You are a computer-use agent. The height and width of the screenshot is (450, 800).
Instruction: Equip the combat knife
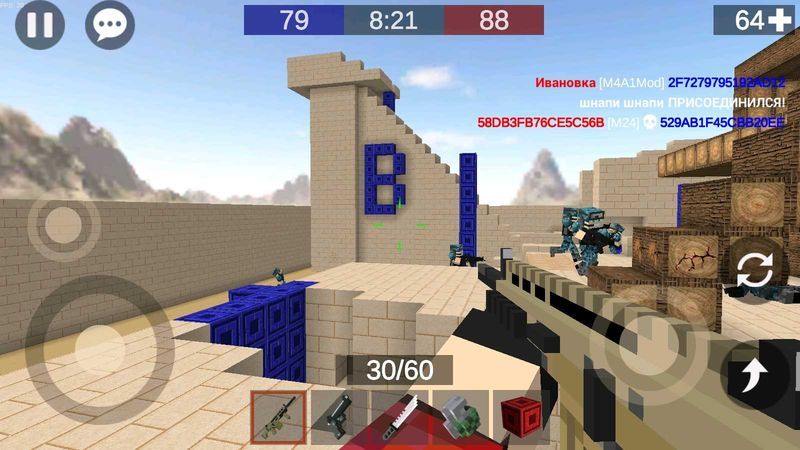point(400,417)
